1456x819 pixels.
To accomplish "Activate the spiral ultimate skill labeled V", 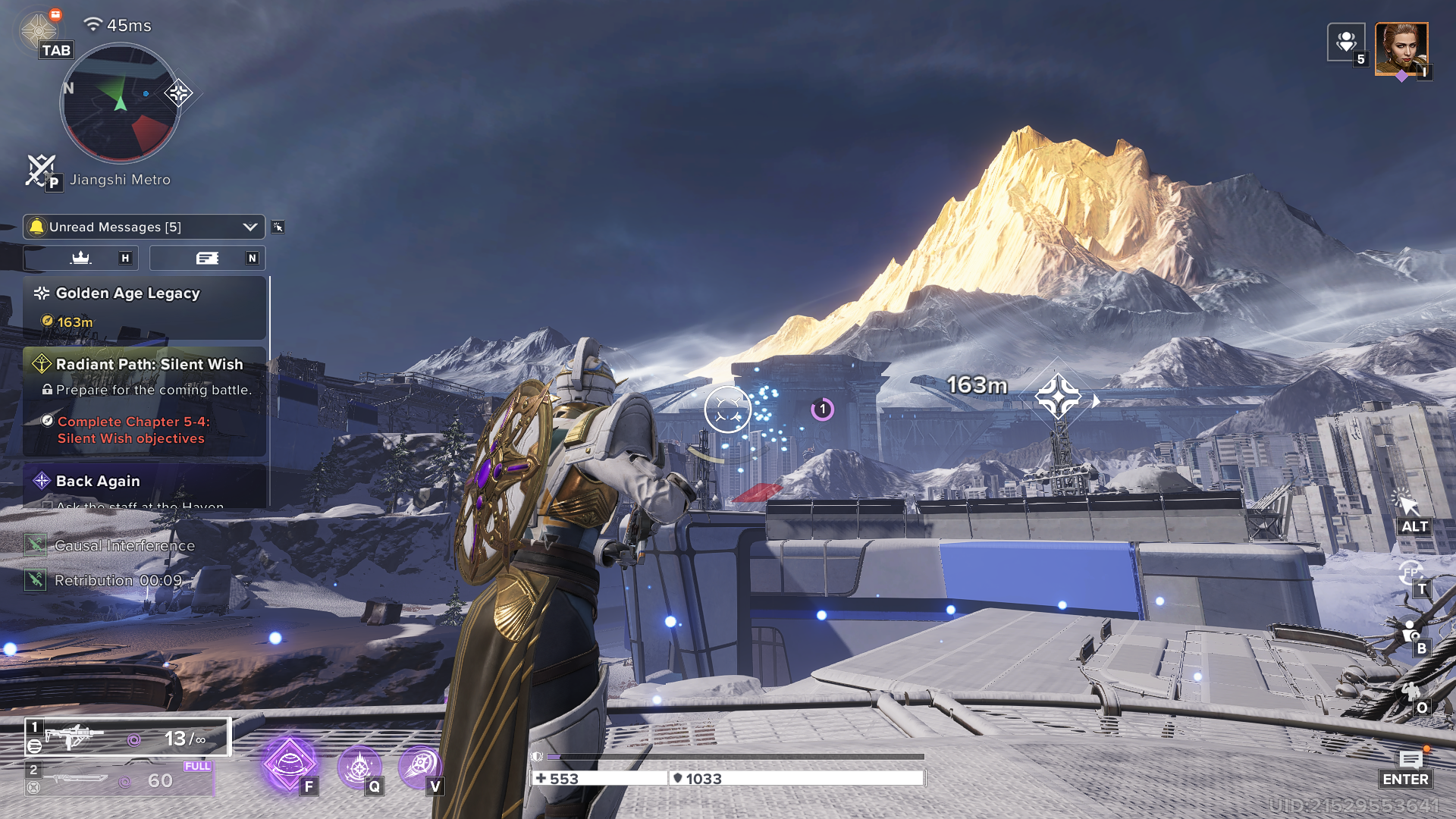I will 419,767.
